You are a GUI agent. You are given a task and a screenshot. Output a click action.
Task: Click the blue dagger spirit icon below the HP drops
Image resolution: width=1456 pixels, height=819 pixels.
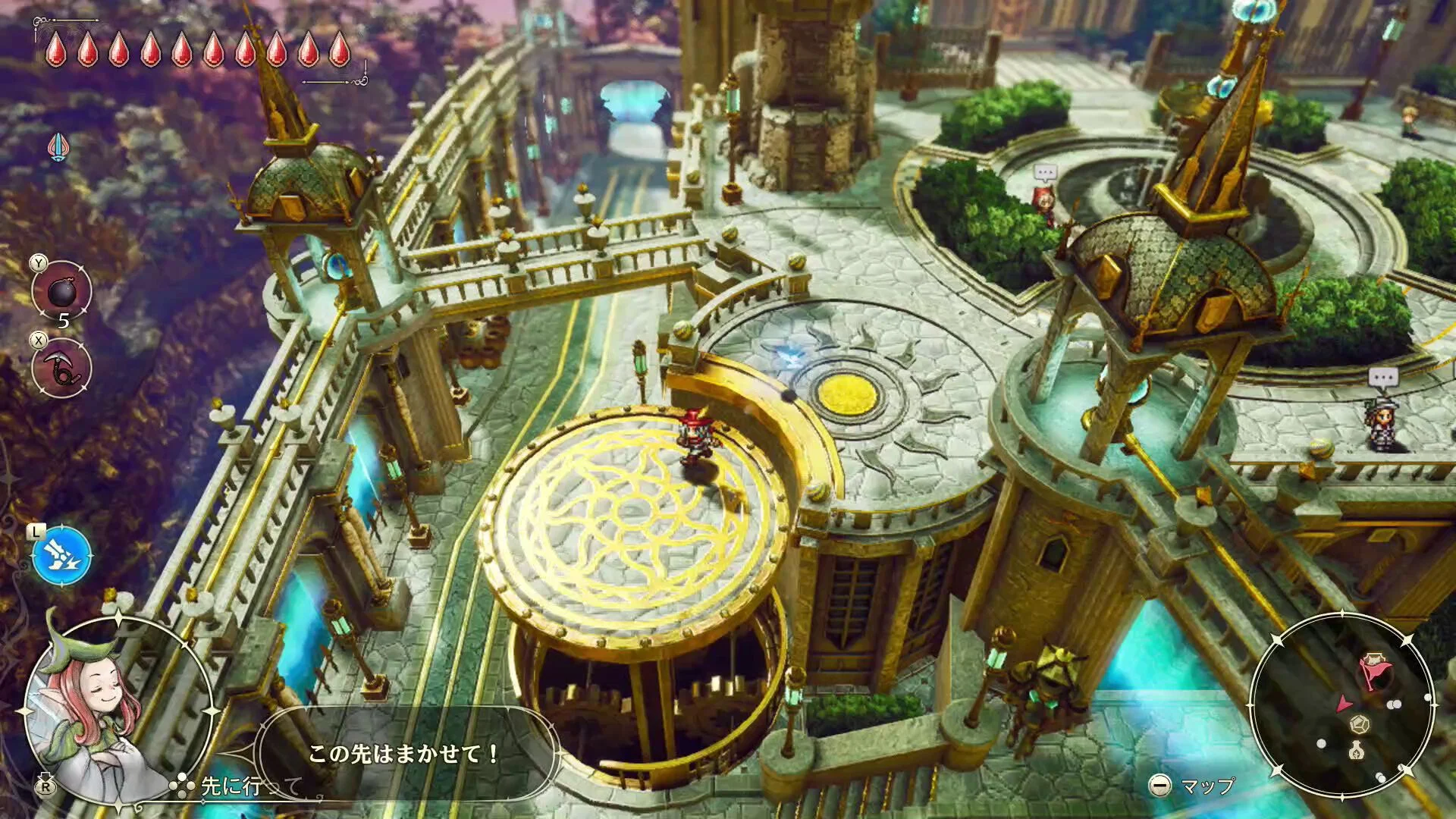[x=59, y=146]
